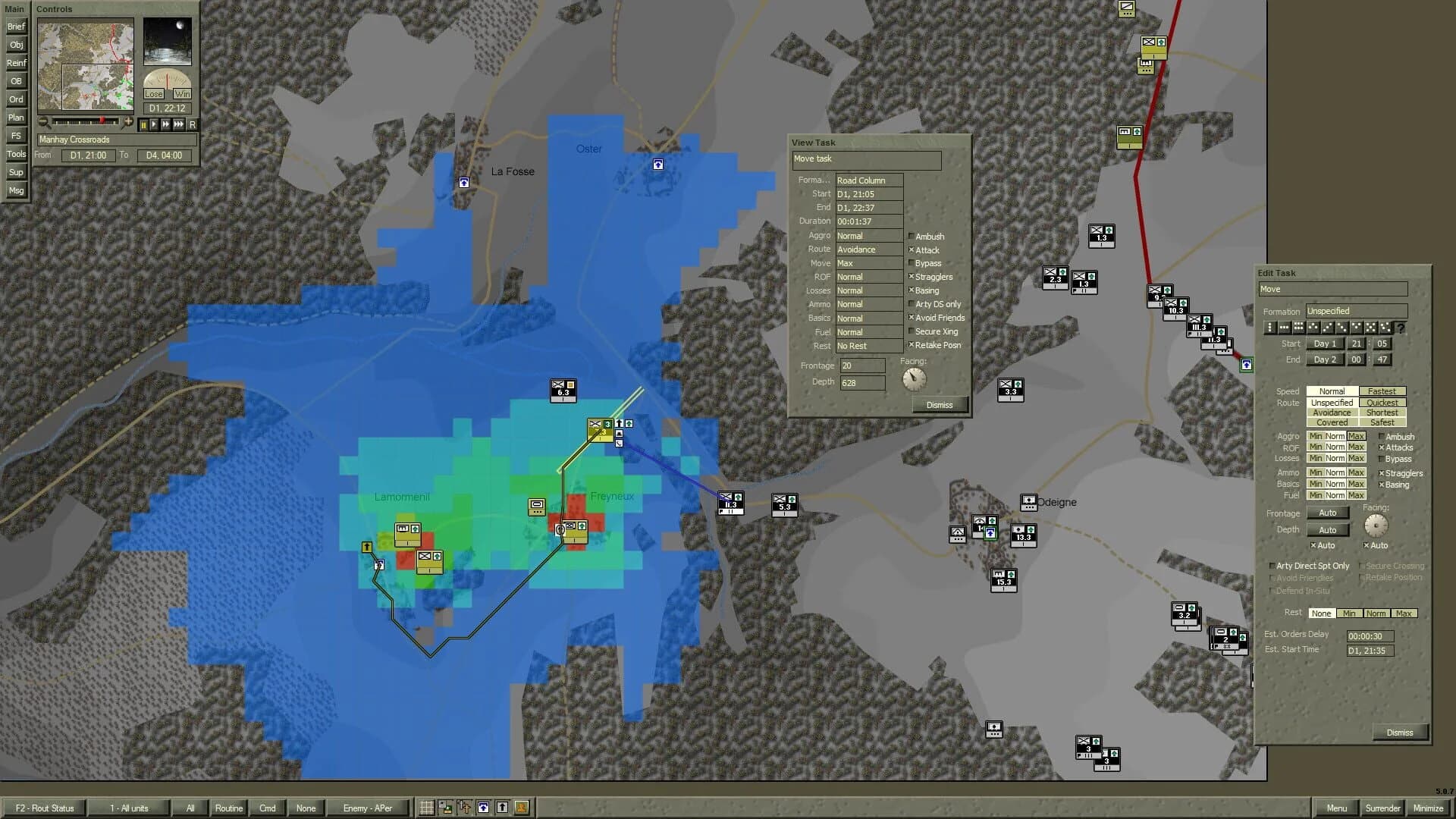
Task: Click the Surrender button
Action: click(1383, 808)
